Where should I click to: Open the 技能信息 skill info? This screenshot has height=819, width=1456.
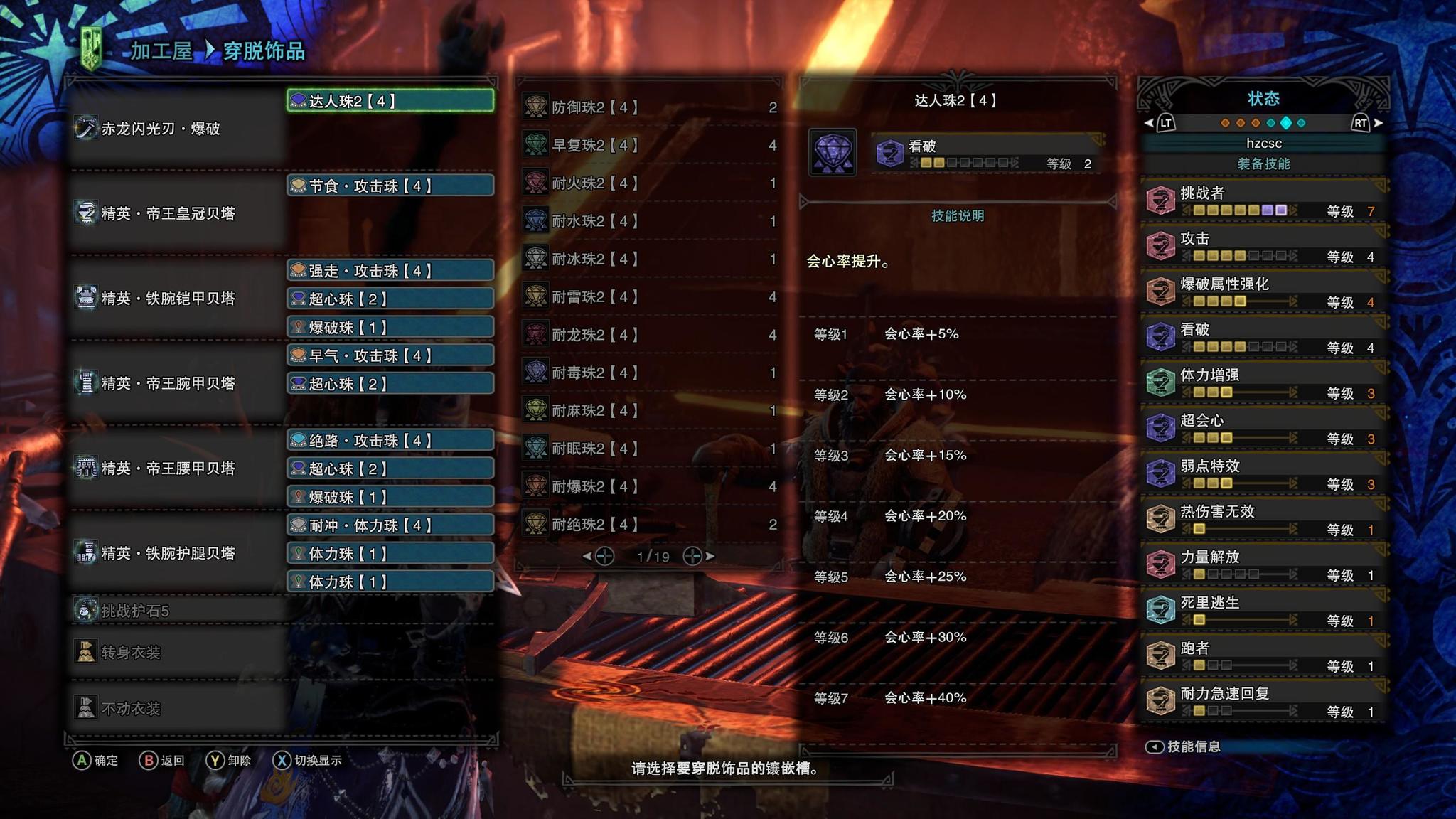click(1185, 746)
